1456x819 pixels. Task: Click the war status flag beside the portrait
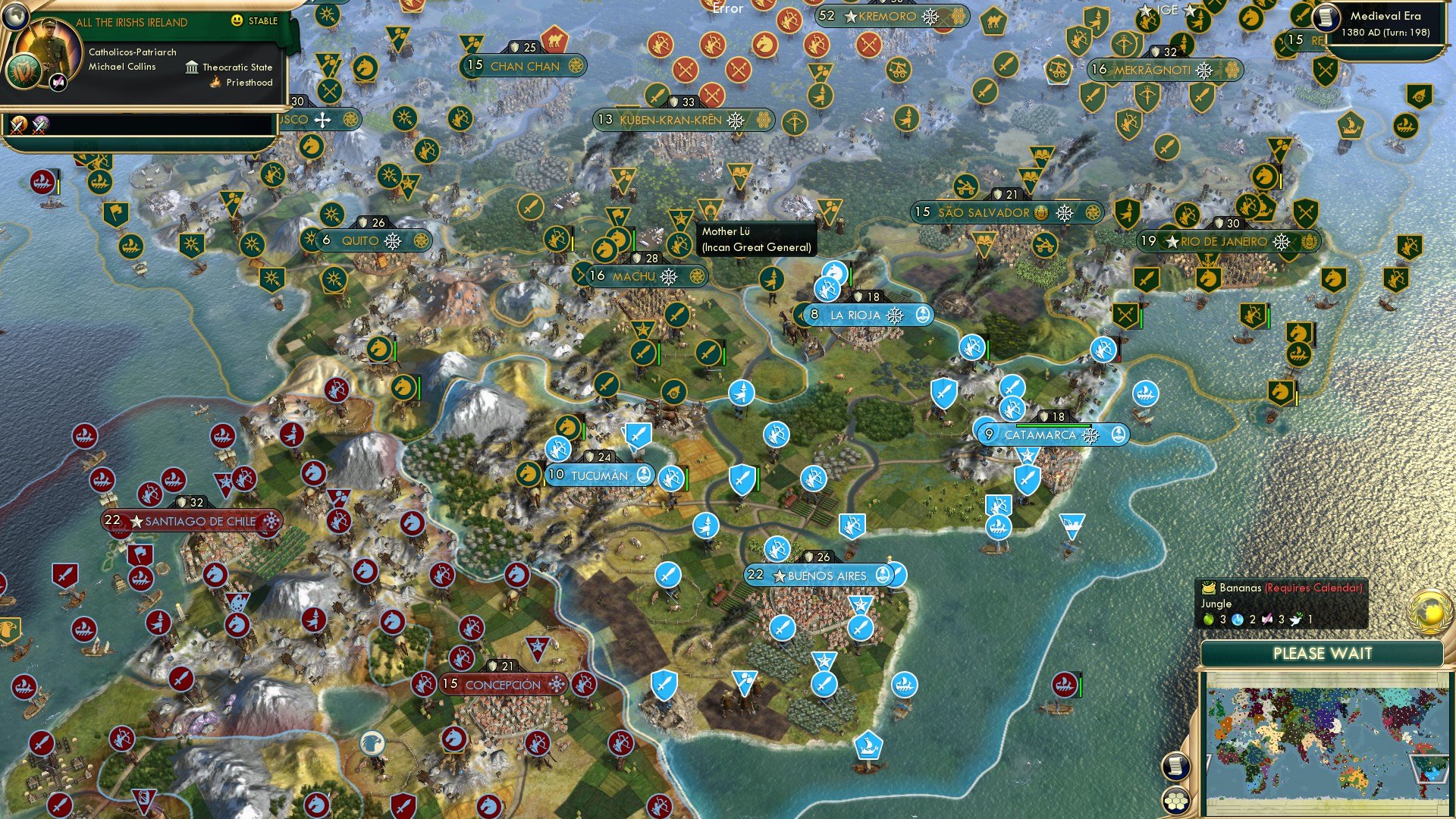click(58, 82)
